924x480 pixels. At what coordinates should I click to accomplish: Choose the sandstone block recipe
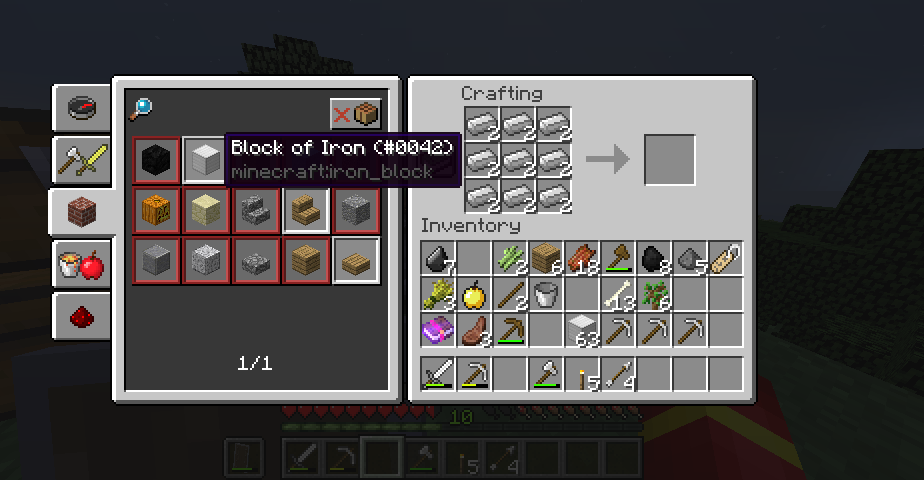pyautogui.click(x=206, y=211)
